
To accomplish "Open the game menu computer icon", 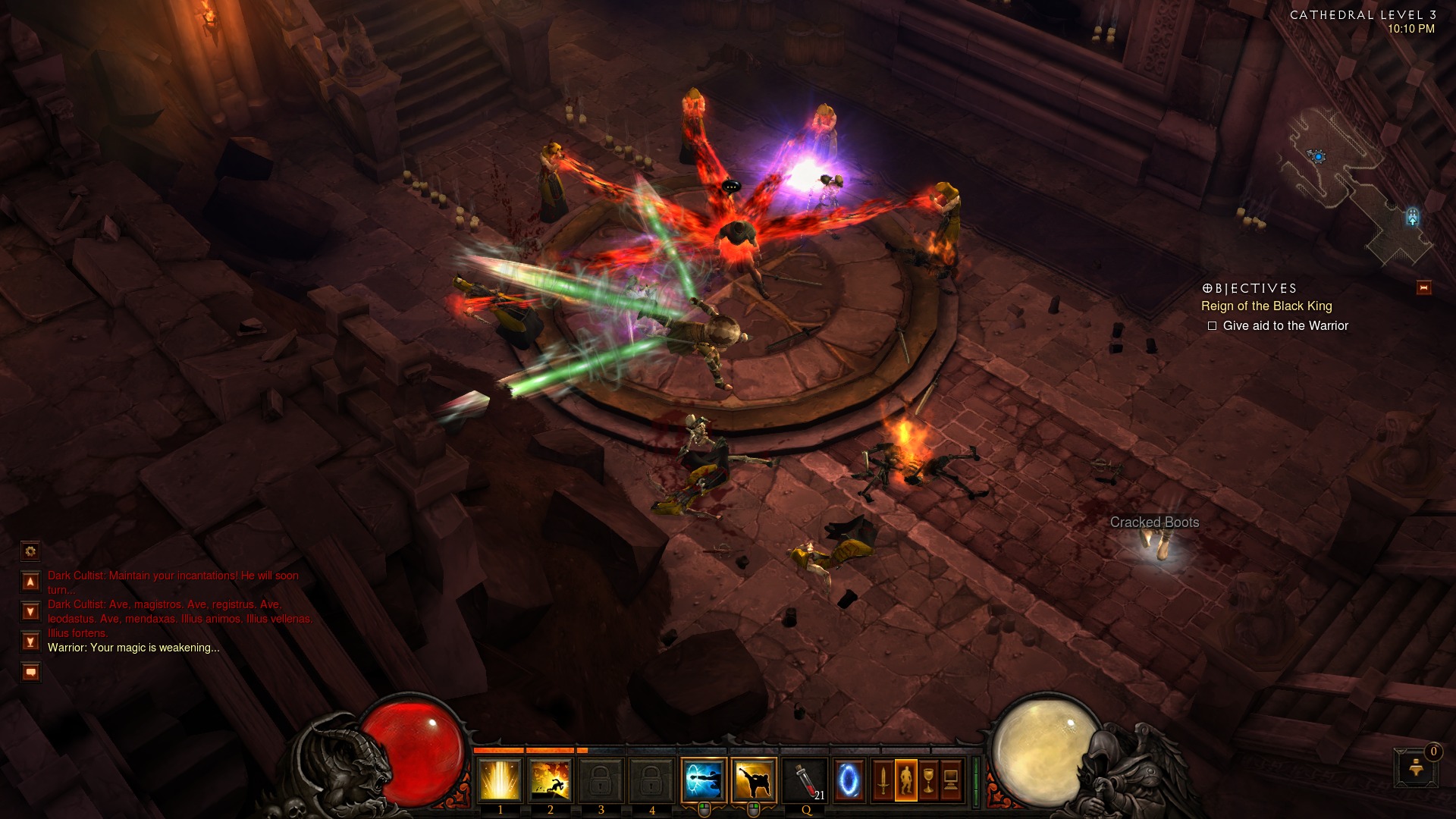I will coord(951,780).
